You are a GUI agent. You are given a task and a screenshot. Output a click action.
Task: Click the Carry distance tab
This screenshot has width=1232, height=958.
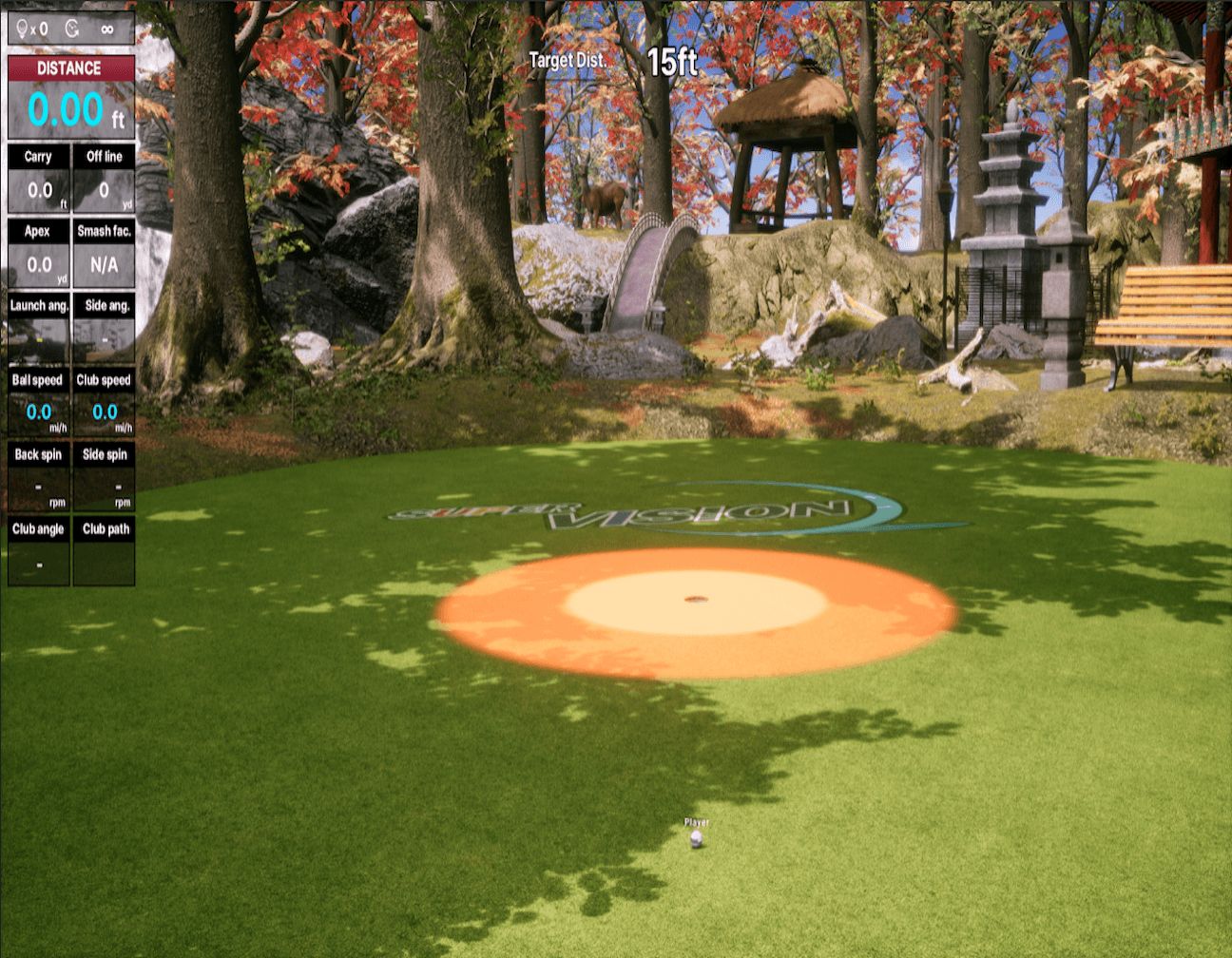(38, 179)
